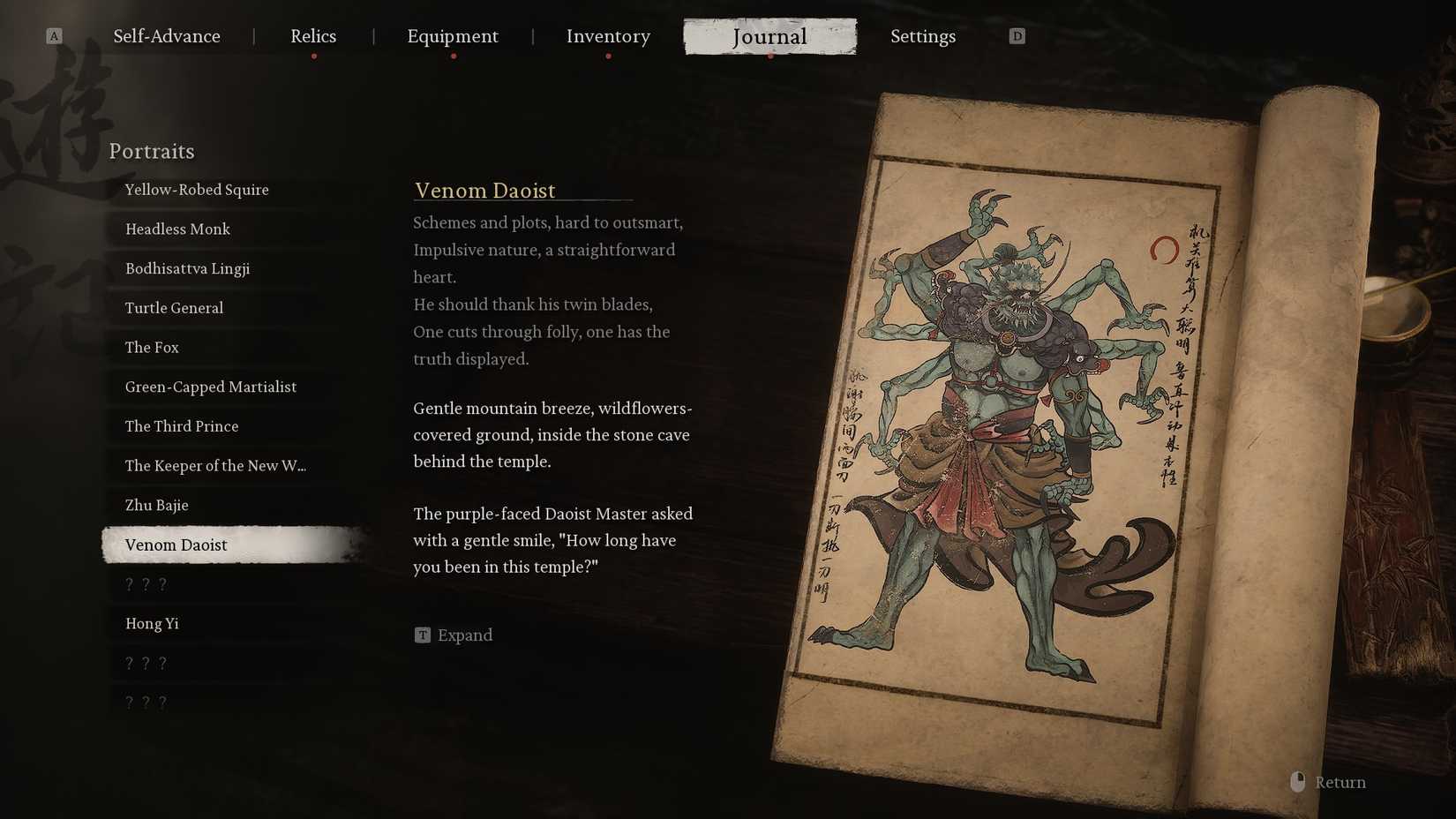This screenshot has width=1456, height=819.
Task: Reveal the first hidden ??? entry
Action: pyautogui.click(x=144, y=583)
